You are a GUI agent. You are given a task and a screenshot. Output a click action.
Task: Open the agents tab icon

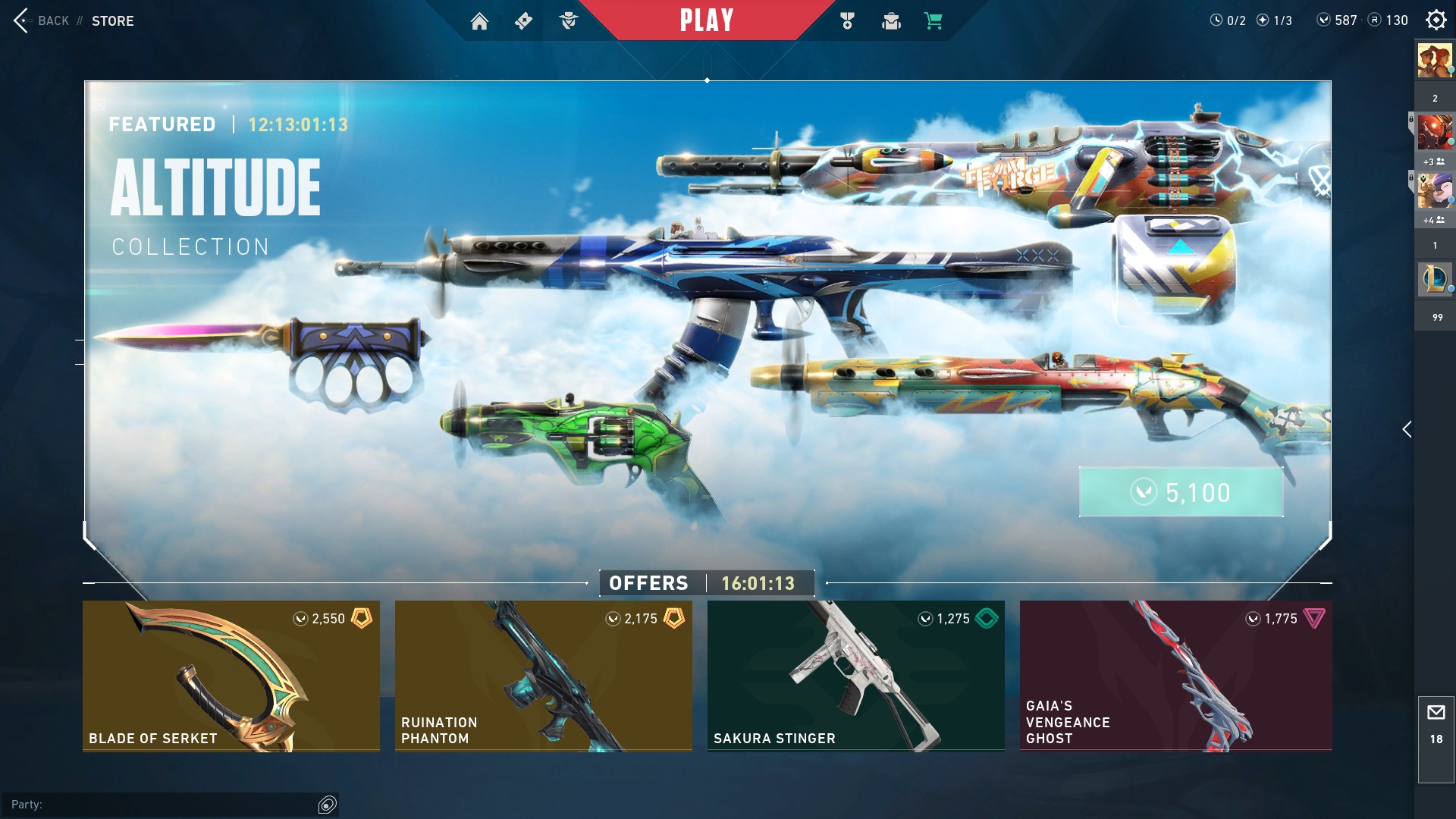(568, 21)
